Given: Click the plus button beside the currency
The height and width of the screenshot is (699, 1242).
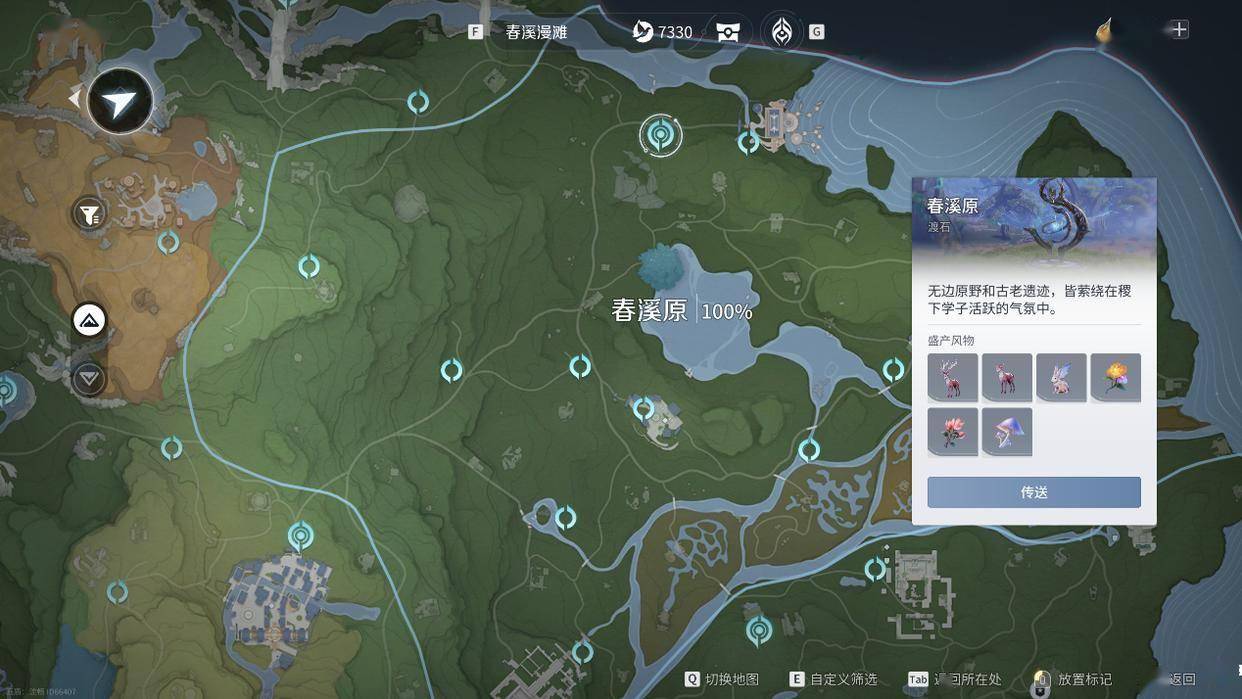Looking at the screenshot, I should 1180,29.
